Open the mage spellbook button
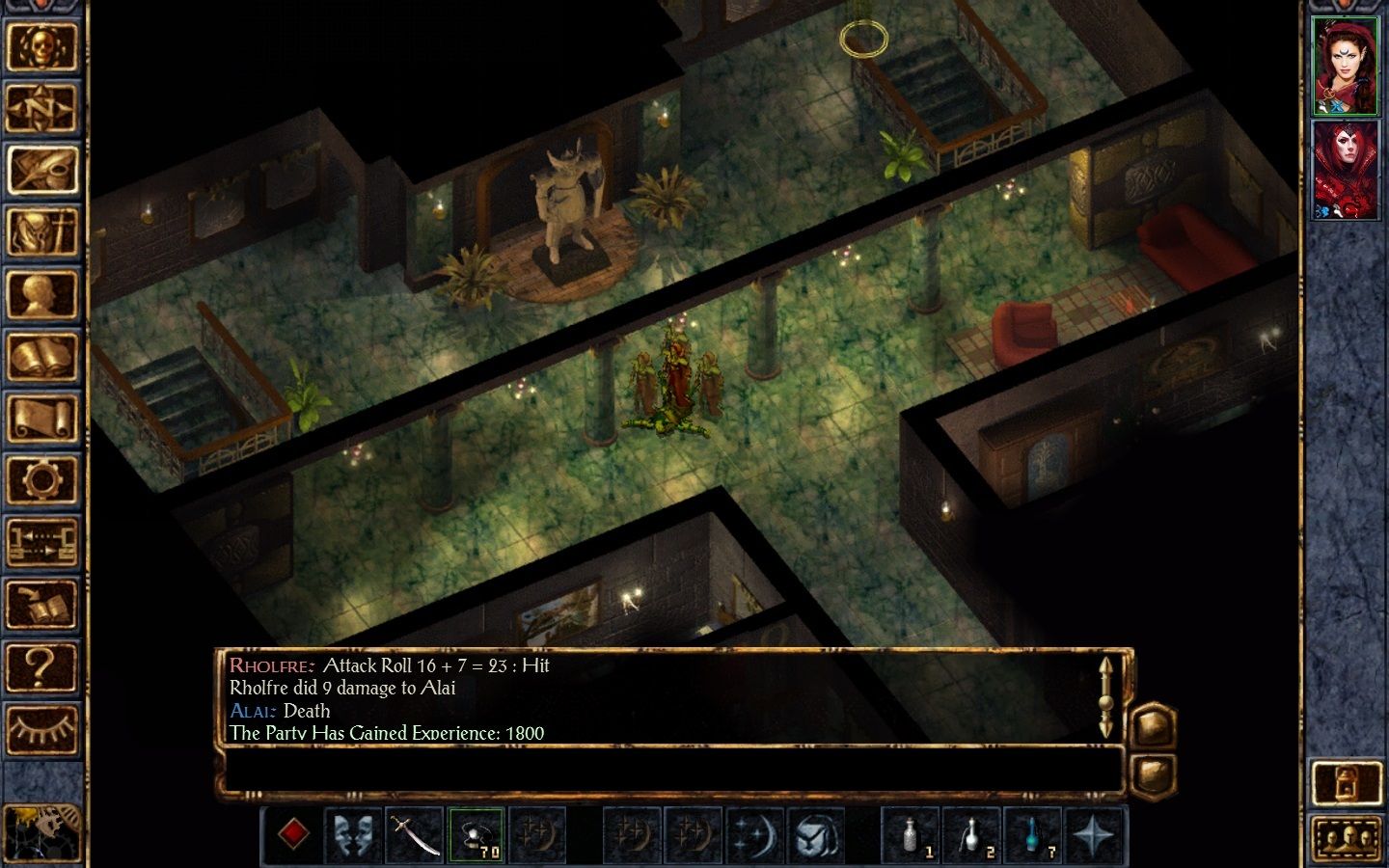This screenshot has width=1389, height=868. (x=41, y=357)
